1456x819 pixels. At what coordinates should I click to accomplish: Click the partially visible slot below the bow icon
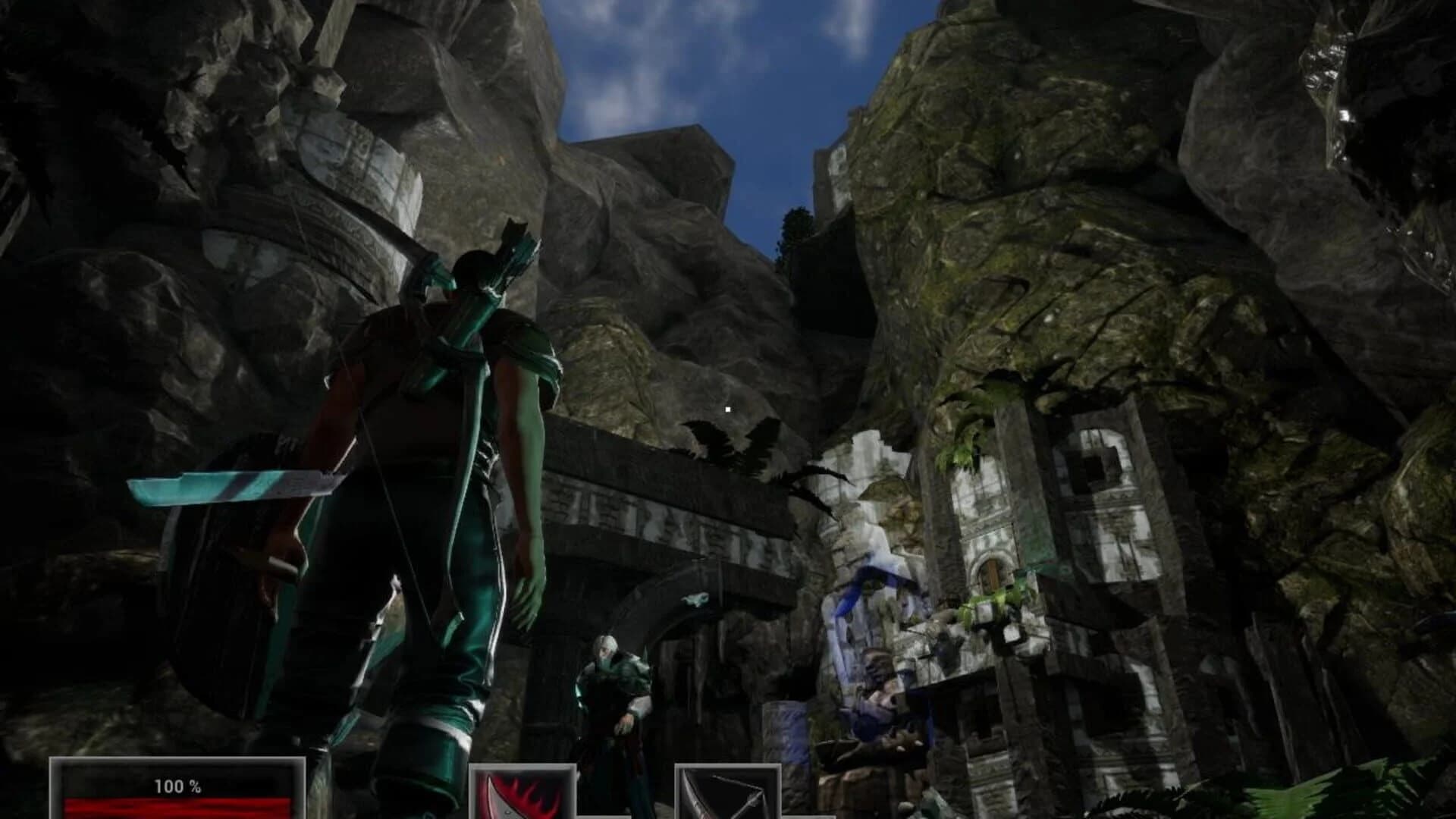click(x=808, y=817)
